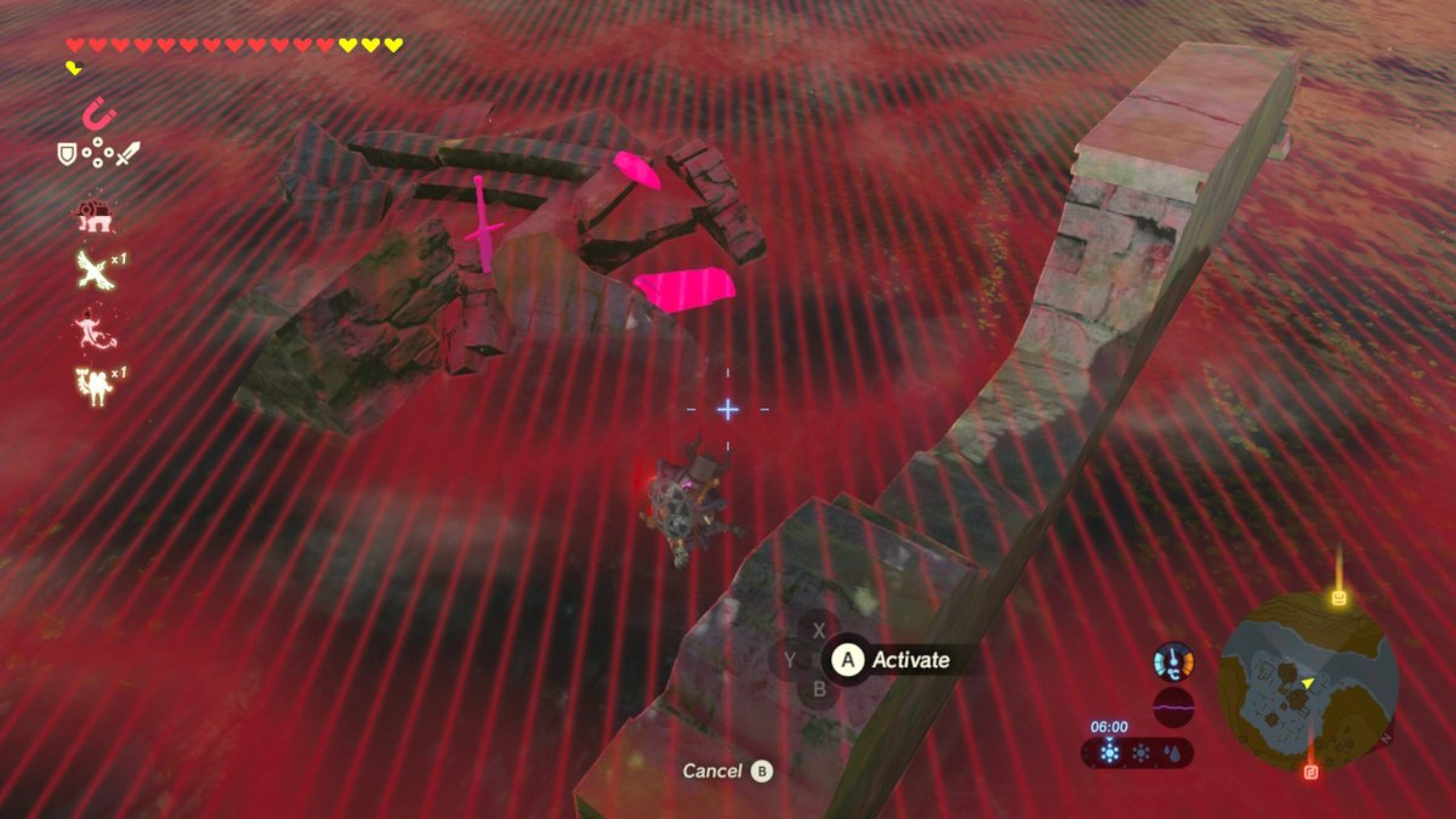The height and width of the screenshot is (819, 1456).
Task: Select the Magnesis rune icon
Action: tap(99, 116)
